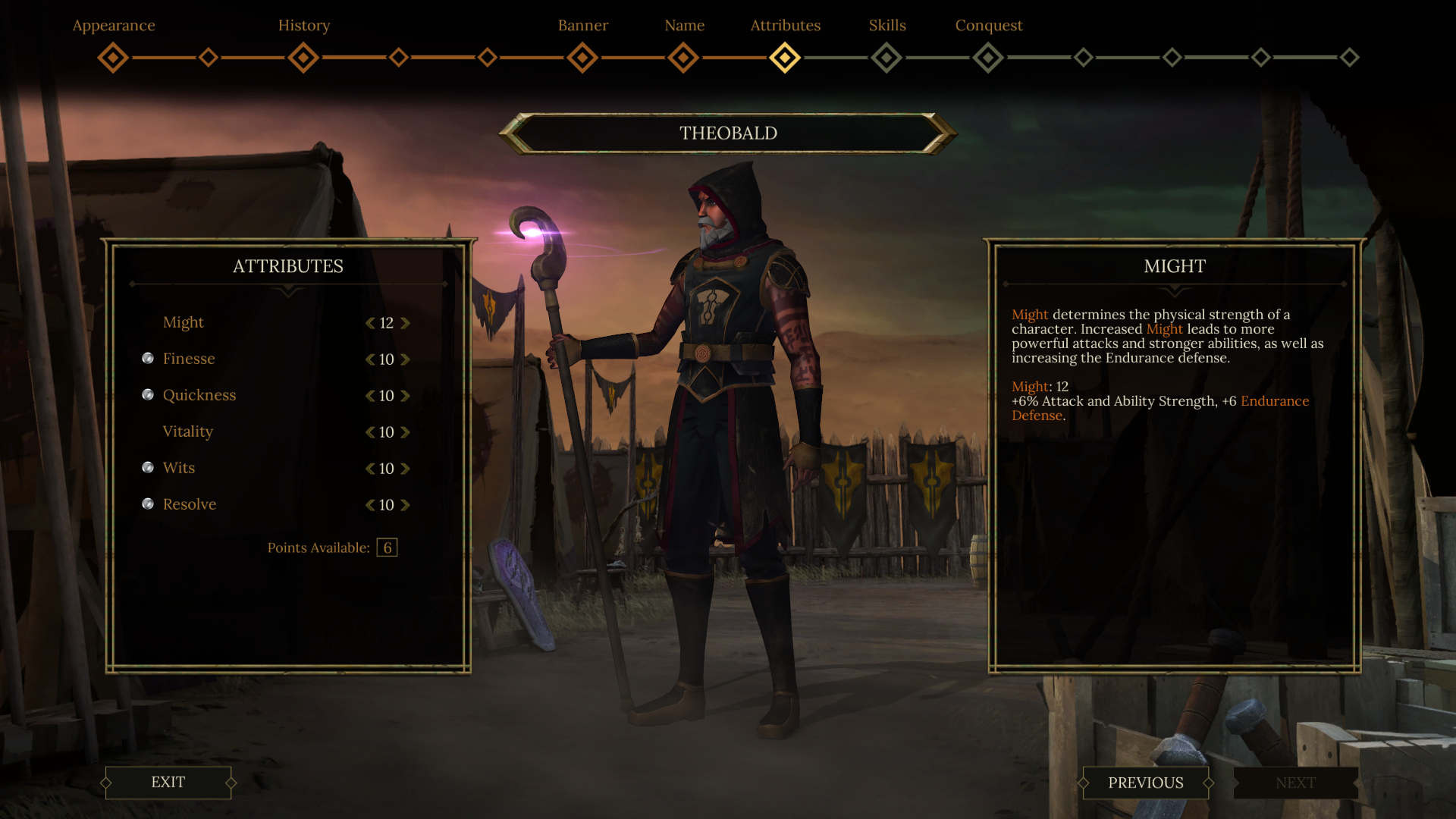Raise Wits using its right arrow
The height and width of the screenshot is (819, 1456).
coord(405,469)
